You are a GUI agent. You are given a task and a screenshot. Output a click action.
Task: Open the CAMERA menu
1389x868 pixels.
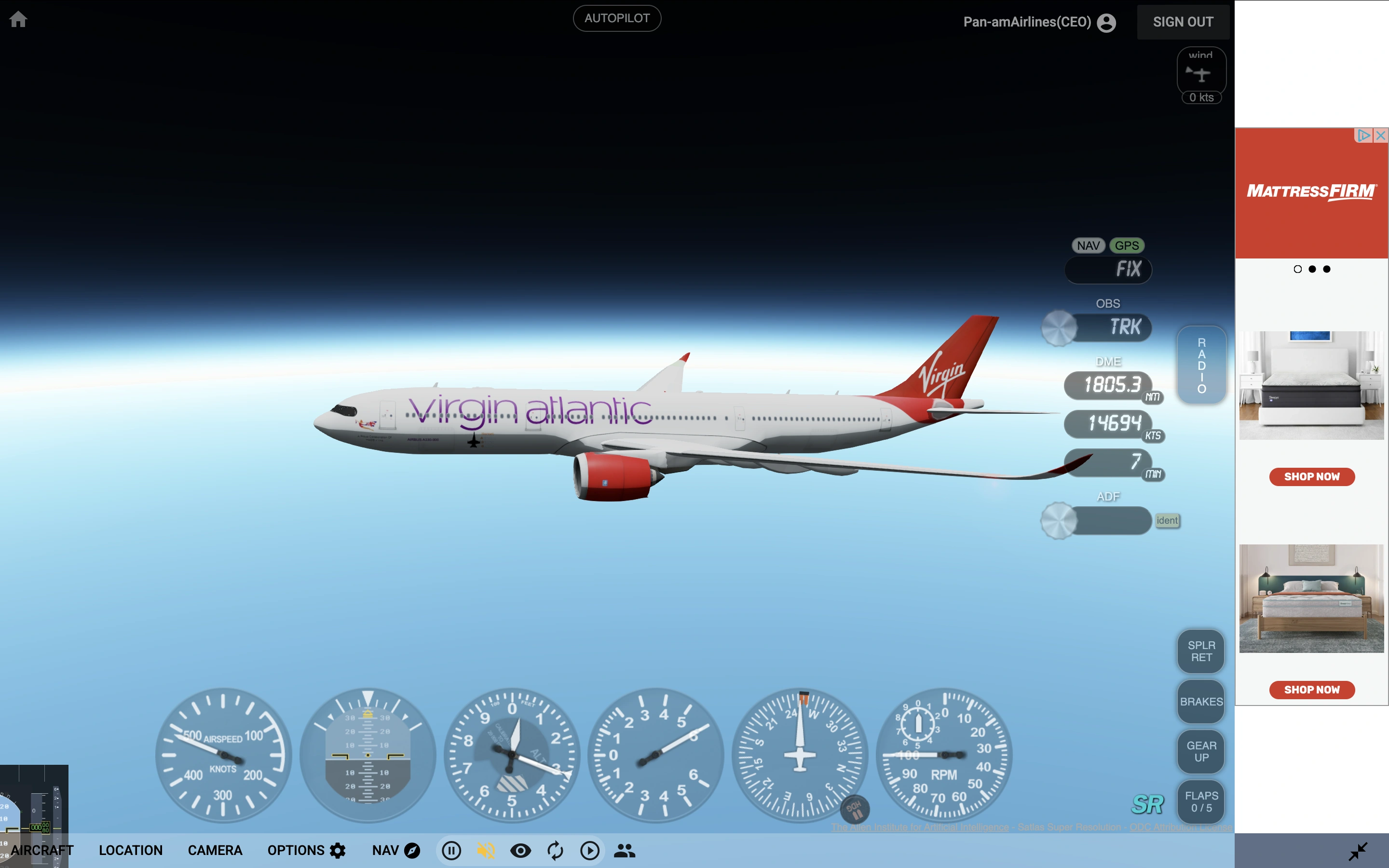(215, 850)
